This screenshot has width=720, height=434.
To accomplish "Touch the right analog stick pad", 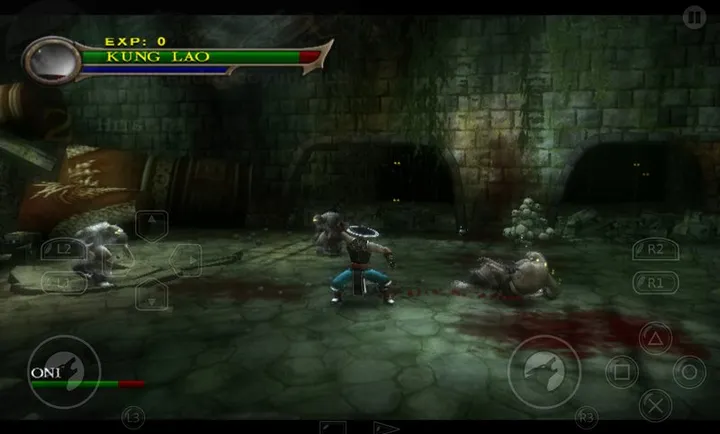I will [x=544, y=371].
